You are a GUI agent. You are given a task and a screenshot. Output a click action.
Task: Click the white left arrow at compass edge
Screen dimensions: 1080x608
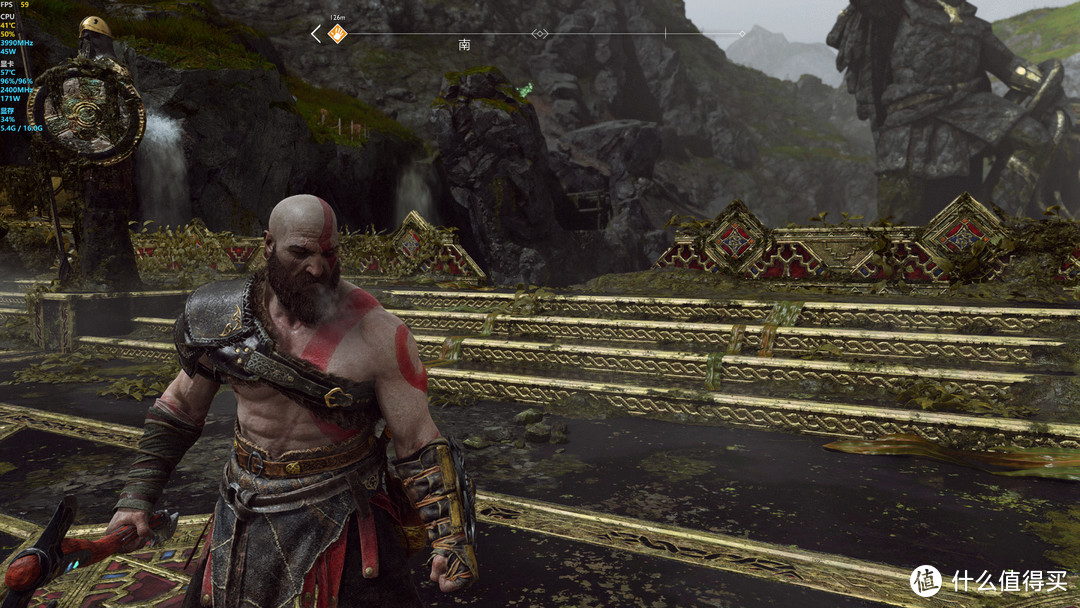pyautogui.click(x=316, y=34)
